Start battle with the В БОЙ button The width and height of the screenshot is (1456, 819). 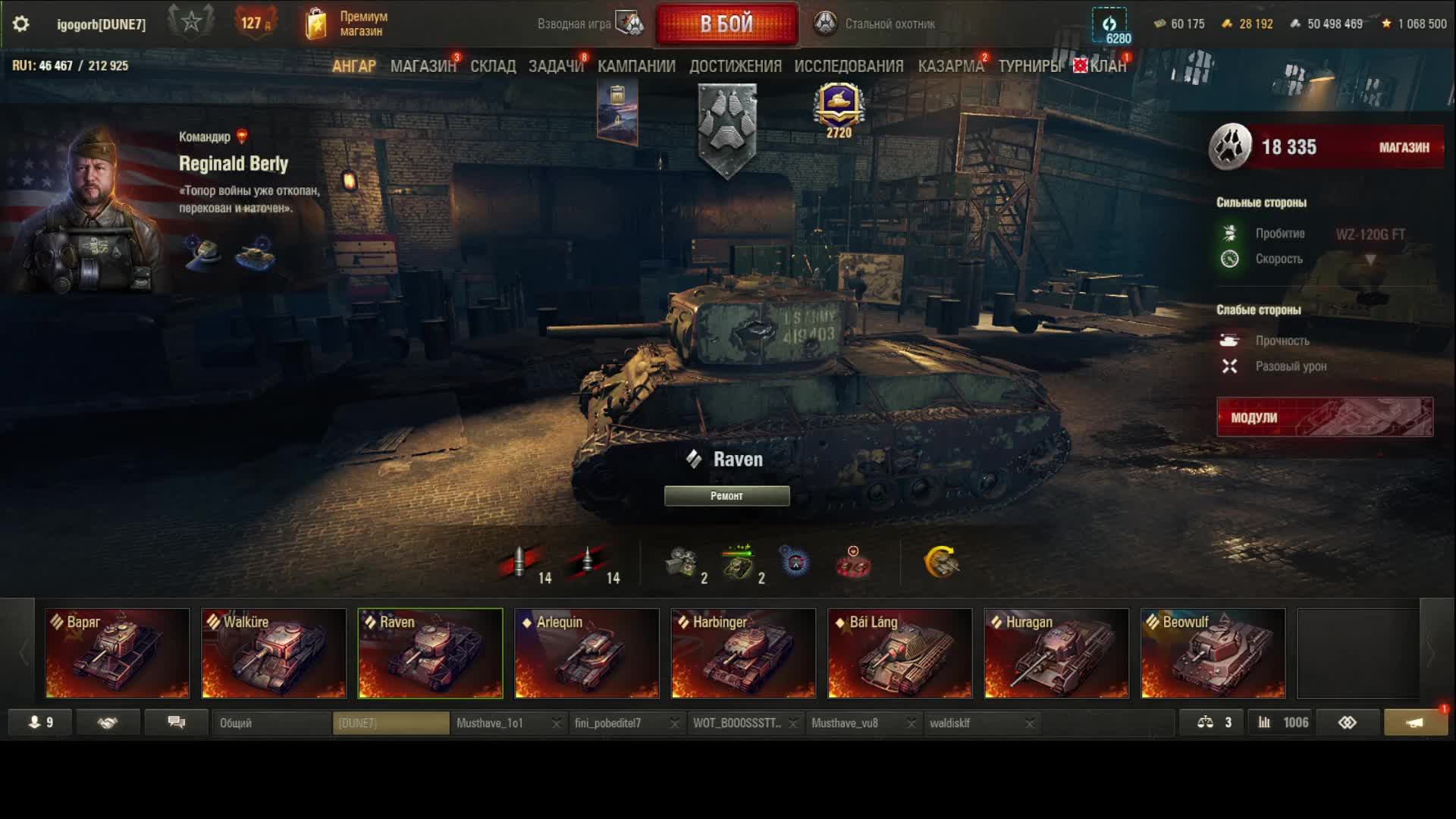[726, 24]
